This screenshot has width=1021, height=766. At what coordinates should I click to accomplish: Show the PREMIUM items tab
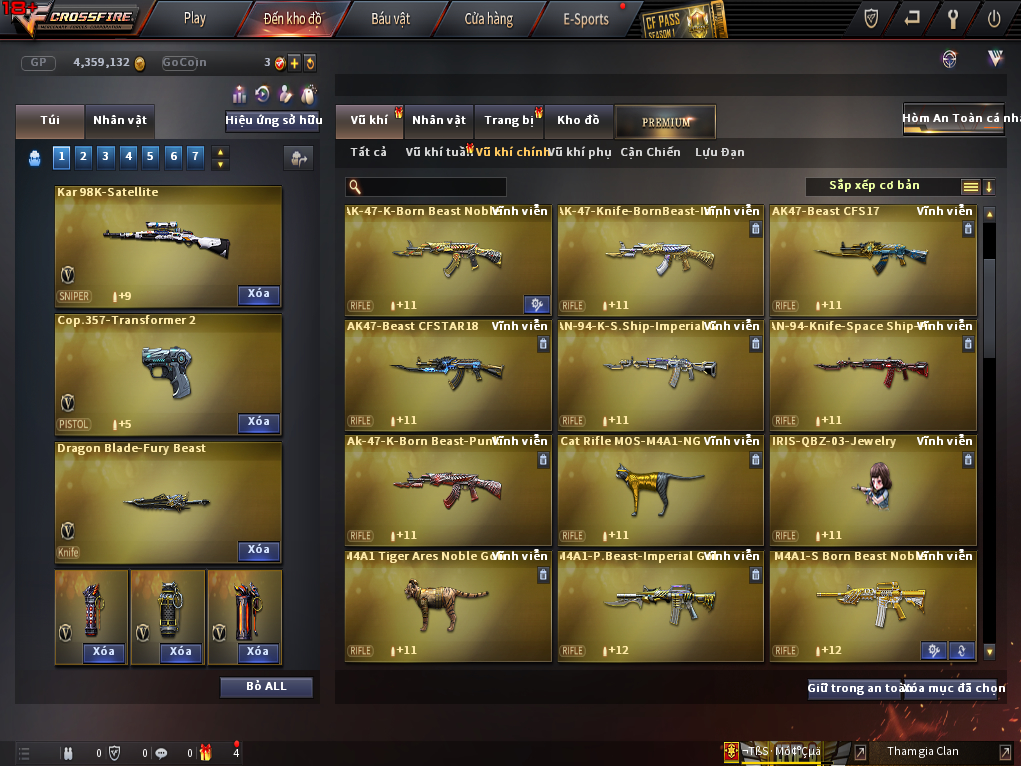666,122
